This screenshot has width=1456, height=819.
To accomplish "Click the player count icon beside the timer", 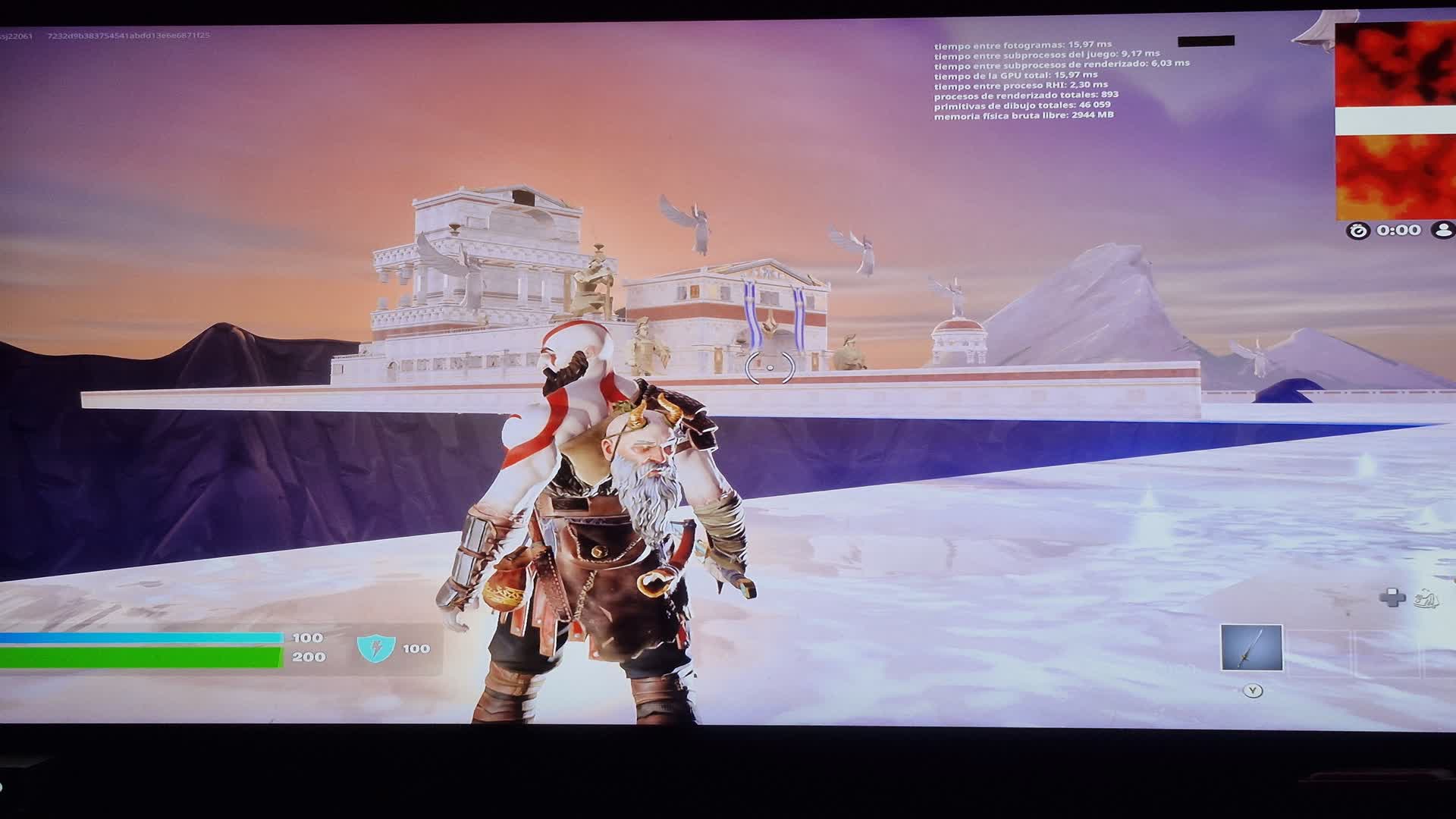I will tap(1443, 230).
